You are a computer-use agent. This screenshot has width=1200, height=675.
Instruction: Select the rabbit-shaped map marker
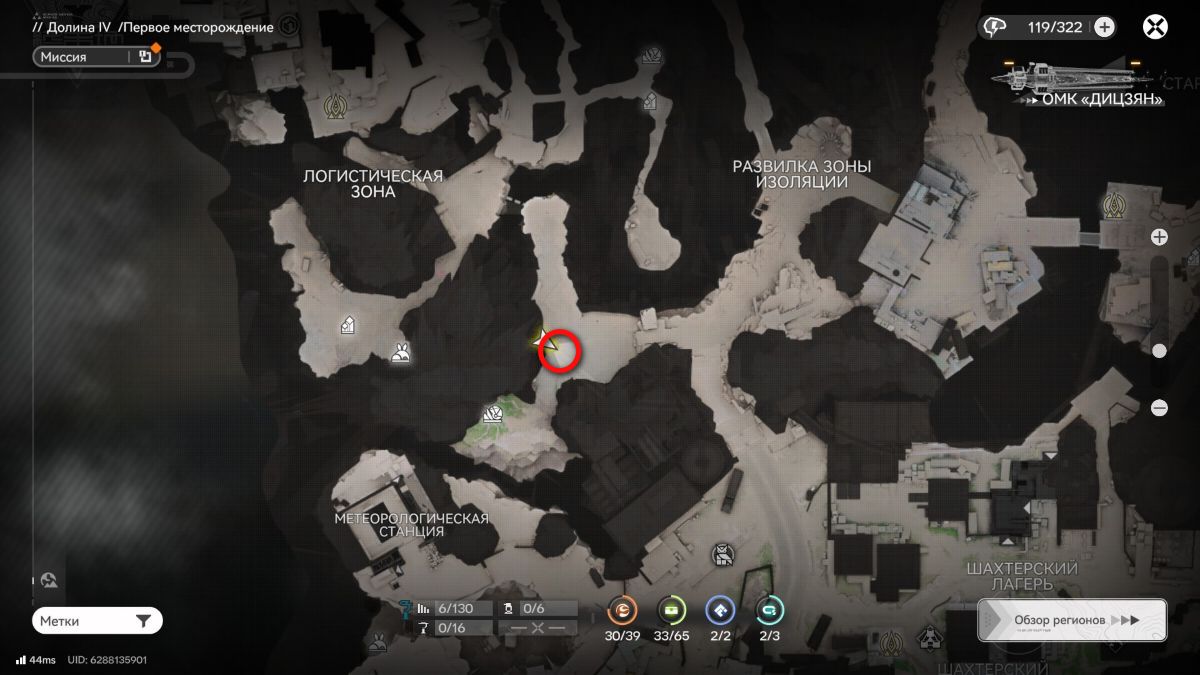[401, 352]
